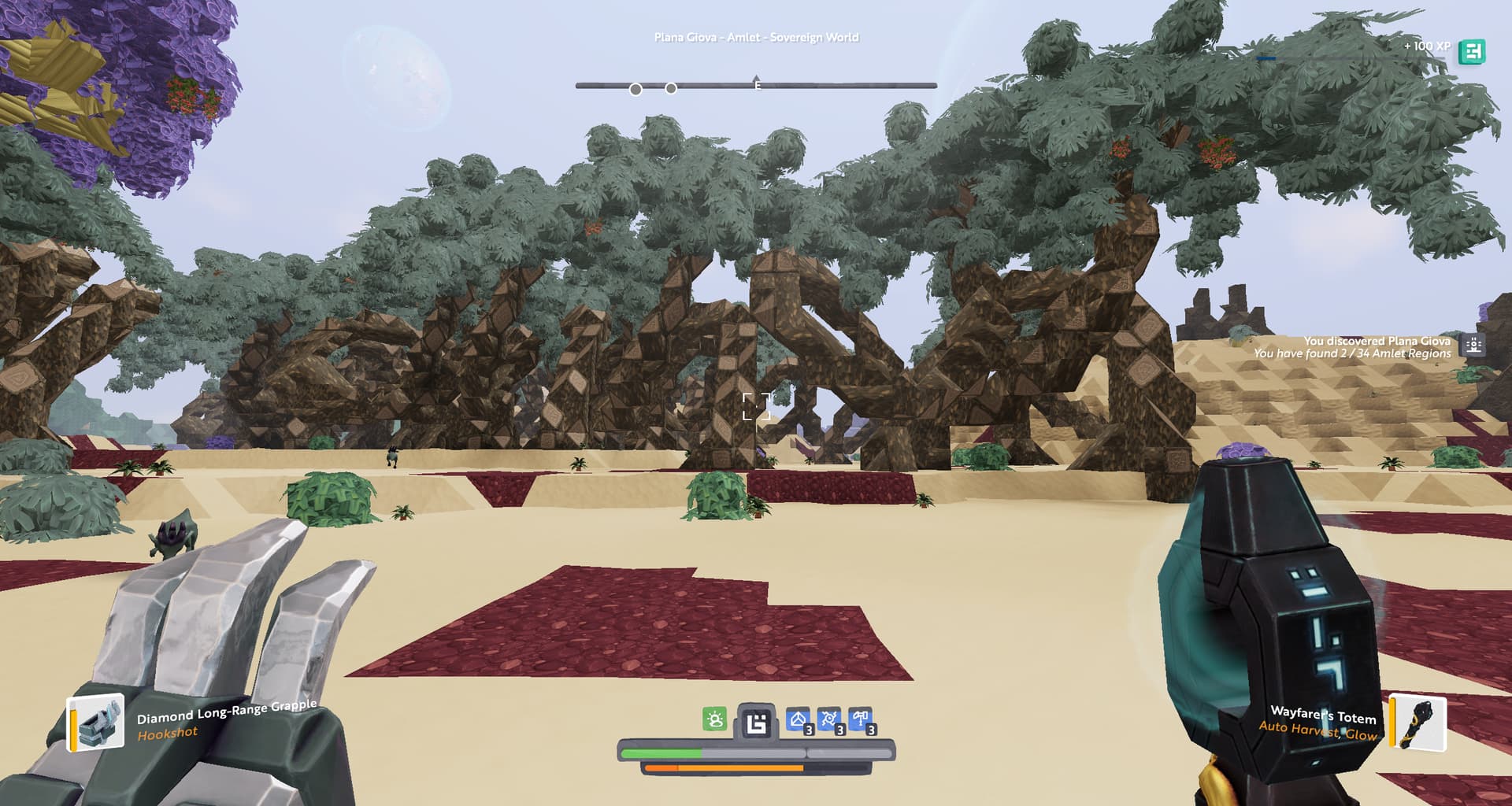The width and height of the screenshot is (1512, 806).
Task: Open the character face icon above health bar
Action: pyautogui.click(x=756, y=723)
